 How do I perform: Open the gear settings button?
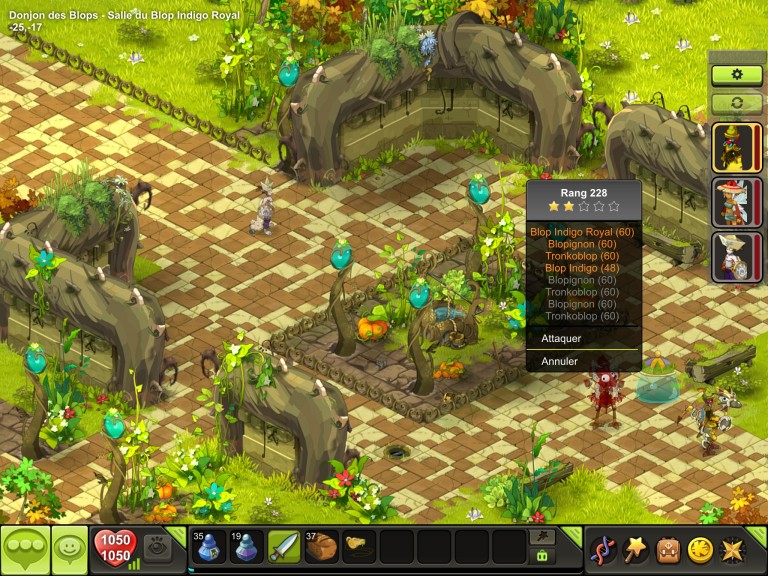click(x=737, y=75)
